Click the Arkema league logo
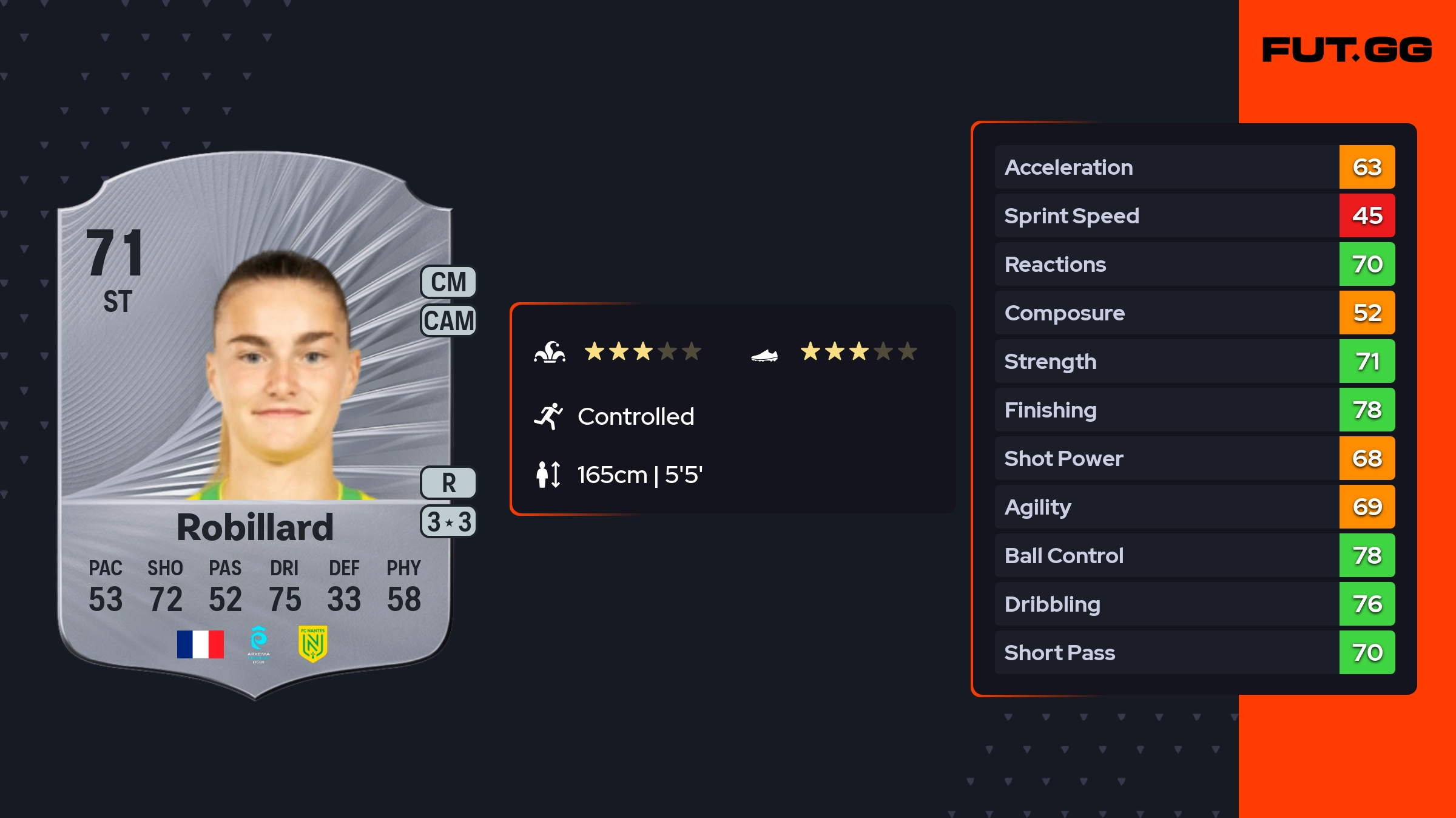Image resolution: width=1456 pixels, height=818 pixels. click(x=258, y=644)
